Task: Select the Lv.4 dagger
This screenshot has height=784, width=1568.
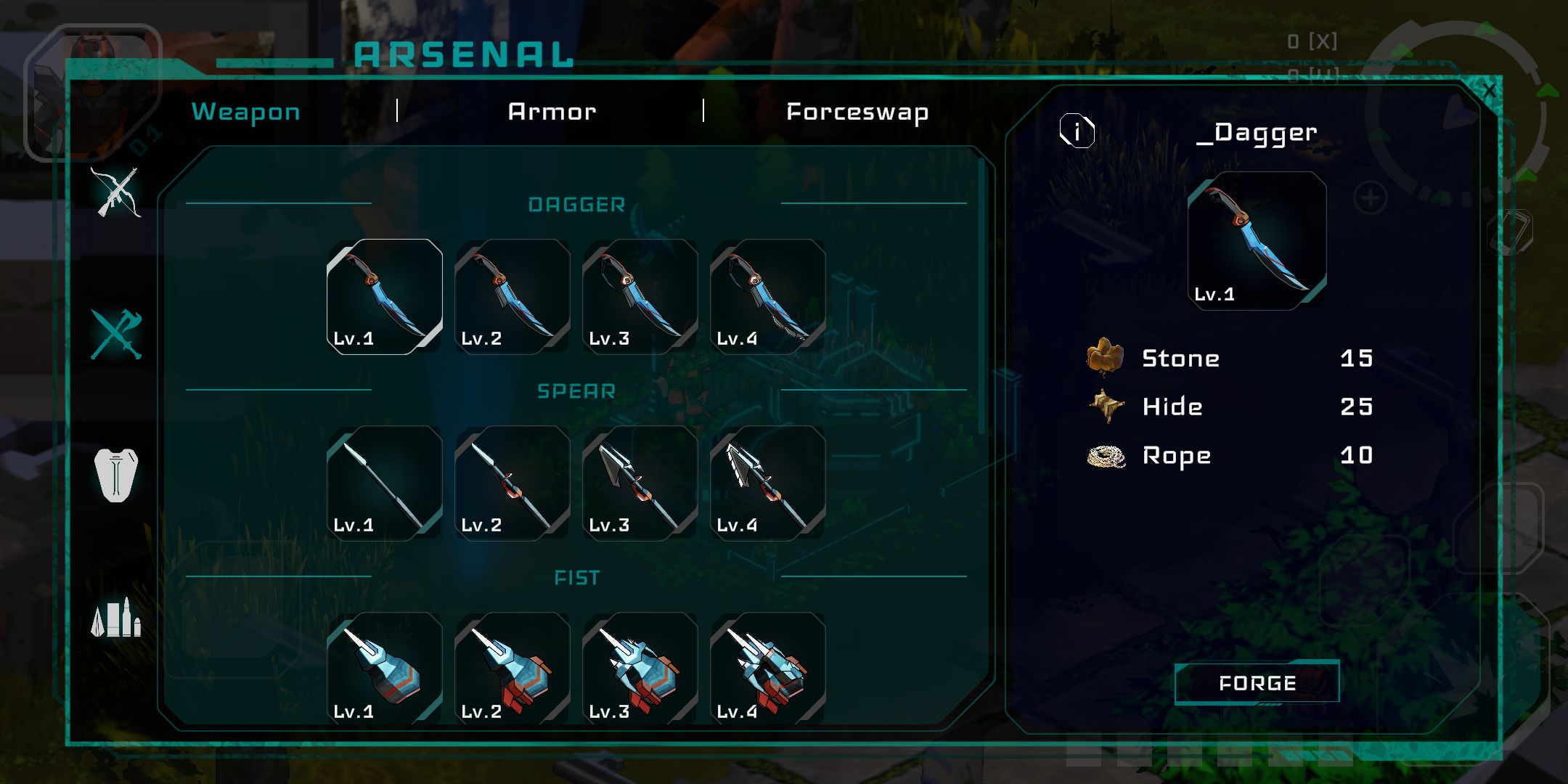Action: [768, 296]
